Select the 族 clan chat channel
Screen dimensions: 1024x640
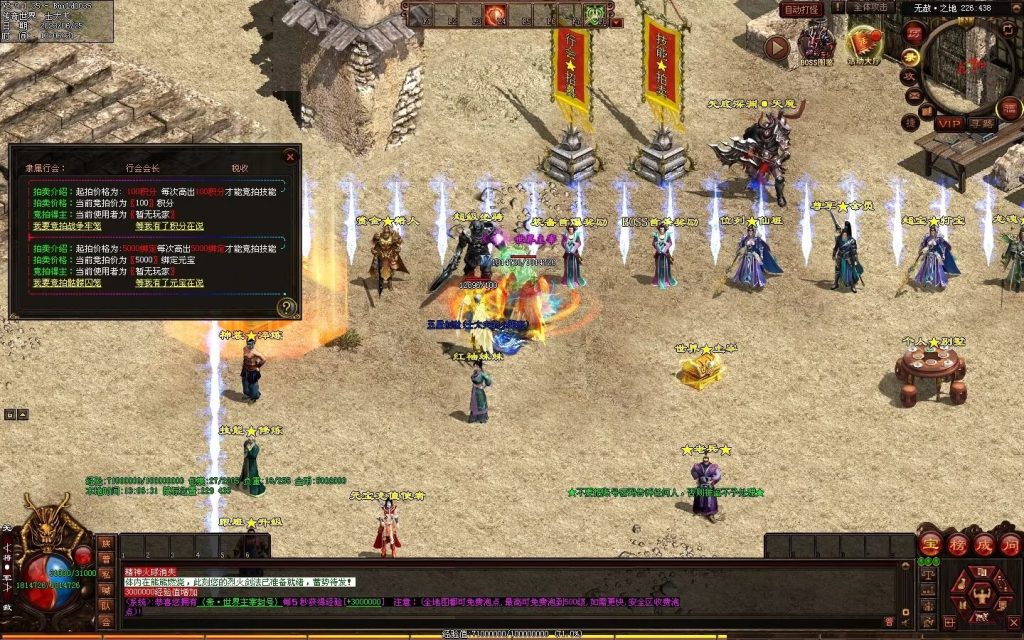click(105, 544)
